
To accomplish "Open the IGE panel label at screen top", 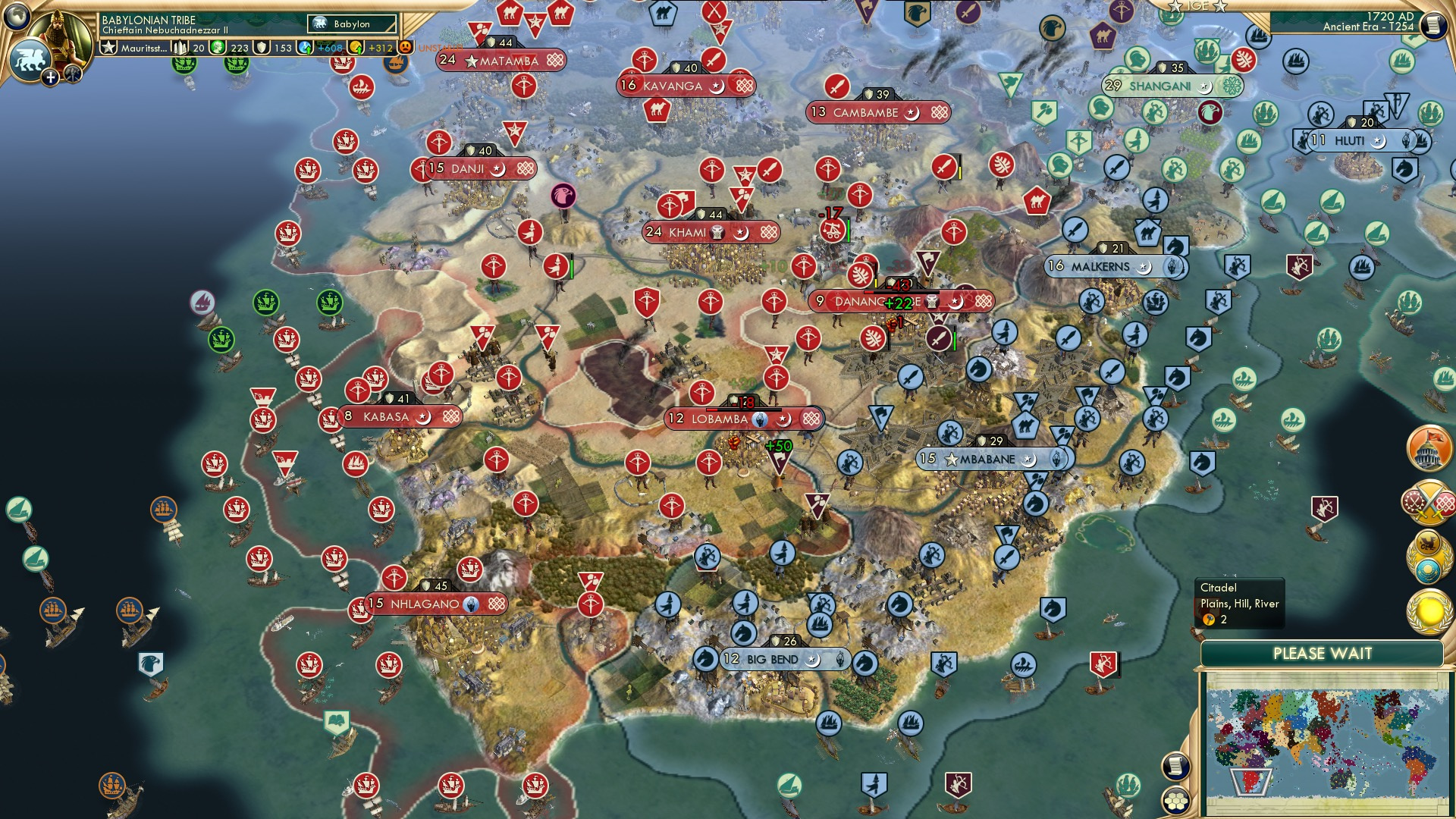I will click(1198, 6).
